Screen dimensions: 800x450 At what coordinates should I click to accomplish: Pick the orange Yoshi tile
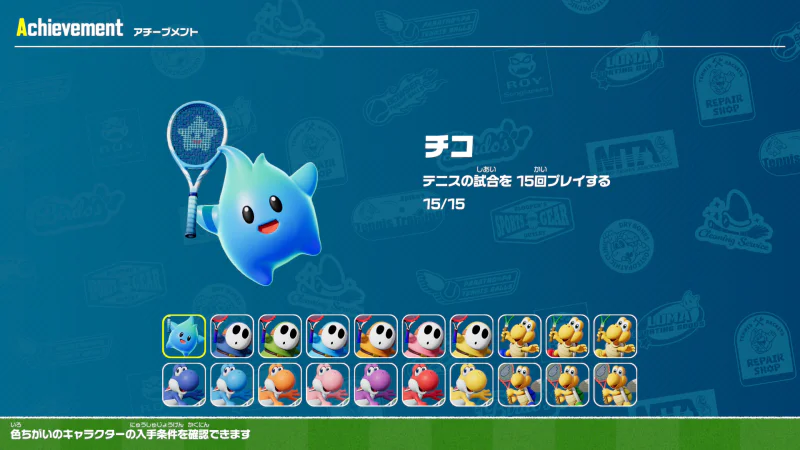[280, 384]
